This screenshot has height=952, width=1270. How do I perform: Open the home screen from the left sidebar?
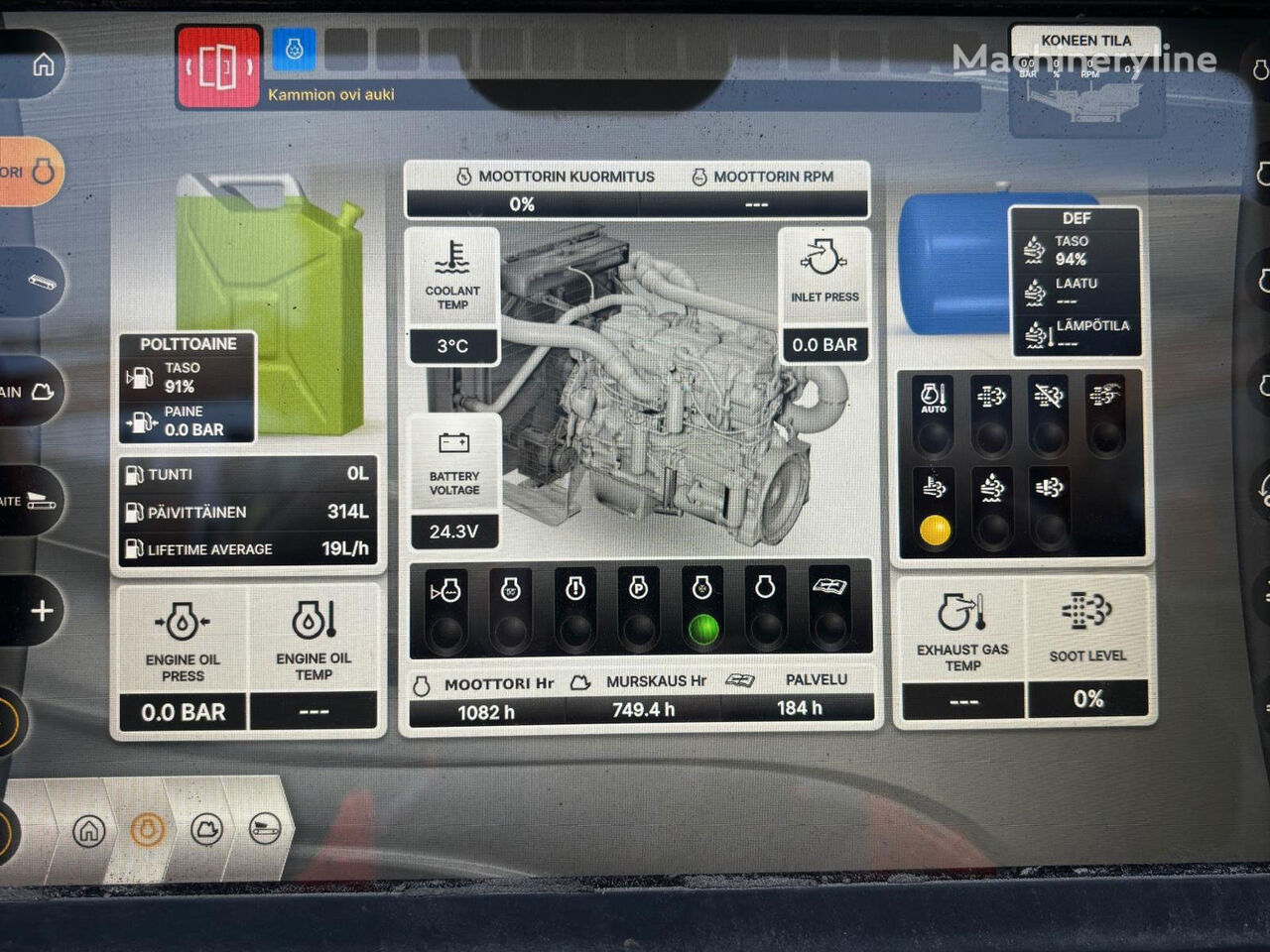click(x=43, y=65)
